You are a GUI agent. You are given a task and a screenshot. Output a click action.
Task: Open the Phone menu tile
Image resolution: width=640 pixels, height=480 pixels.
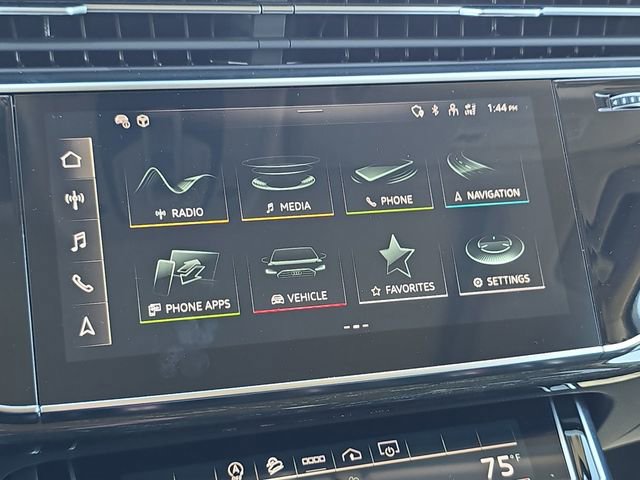388,180
